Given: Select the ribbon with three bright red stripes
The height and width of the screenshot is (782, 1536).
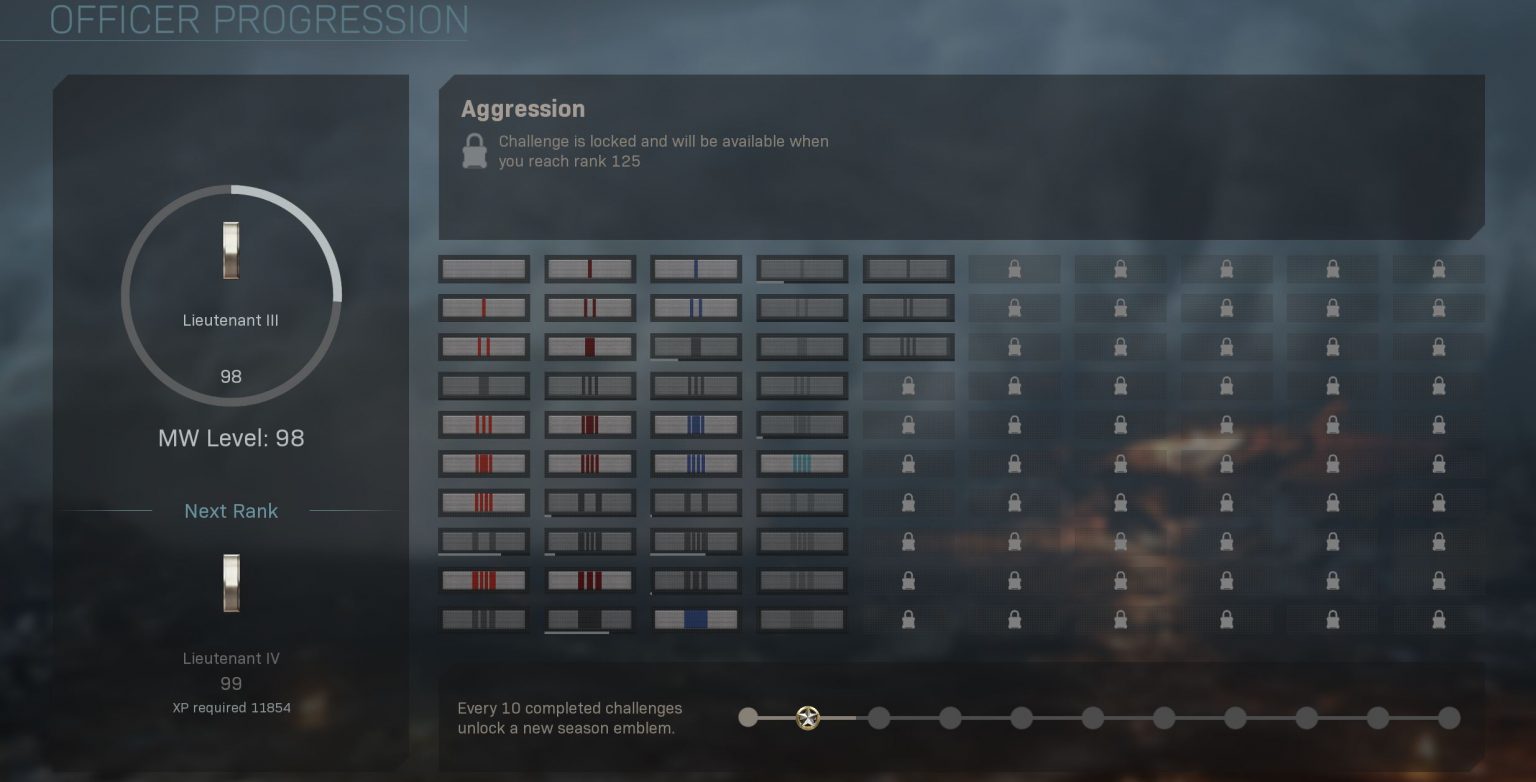Looking at the screenshot, I should (484, 424).
